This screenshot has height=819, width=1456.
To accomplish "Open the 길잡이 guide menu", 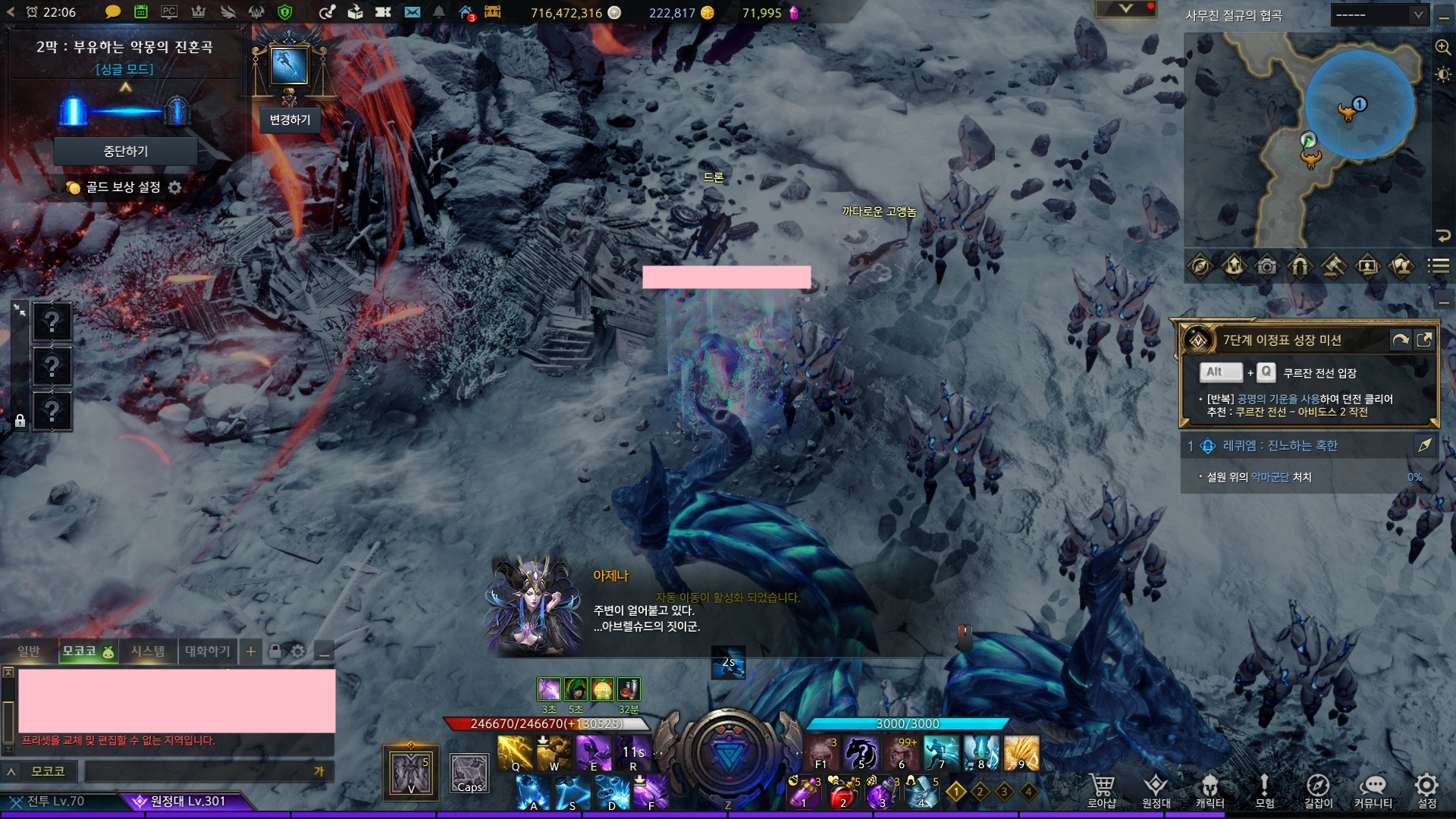I will (x=1318, y=791).
